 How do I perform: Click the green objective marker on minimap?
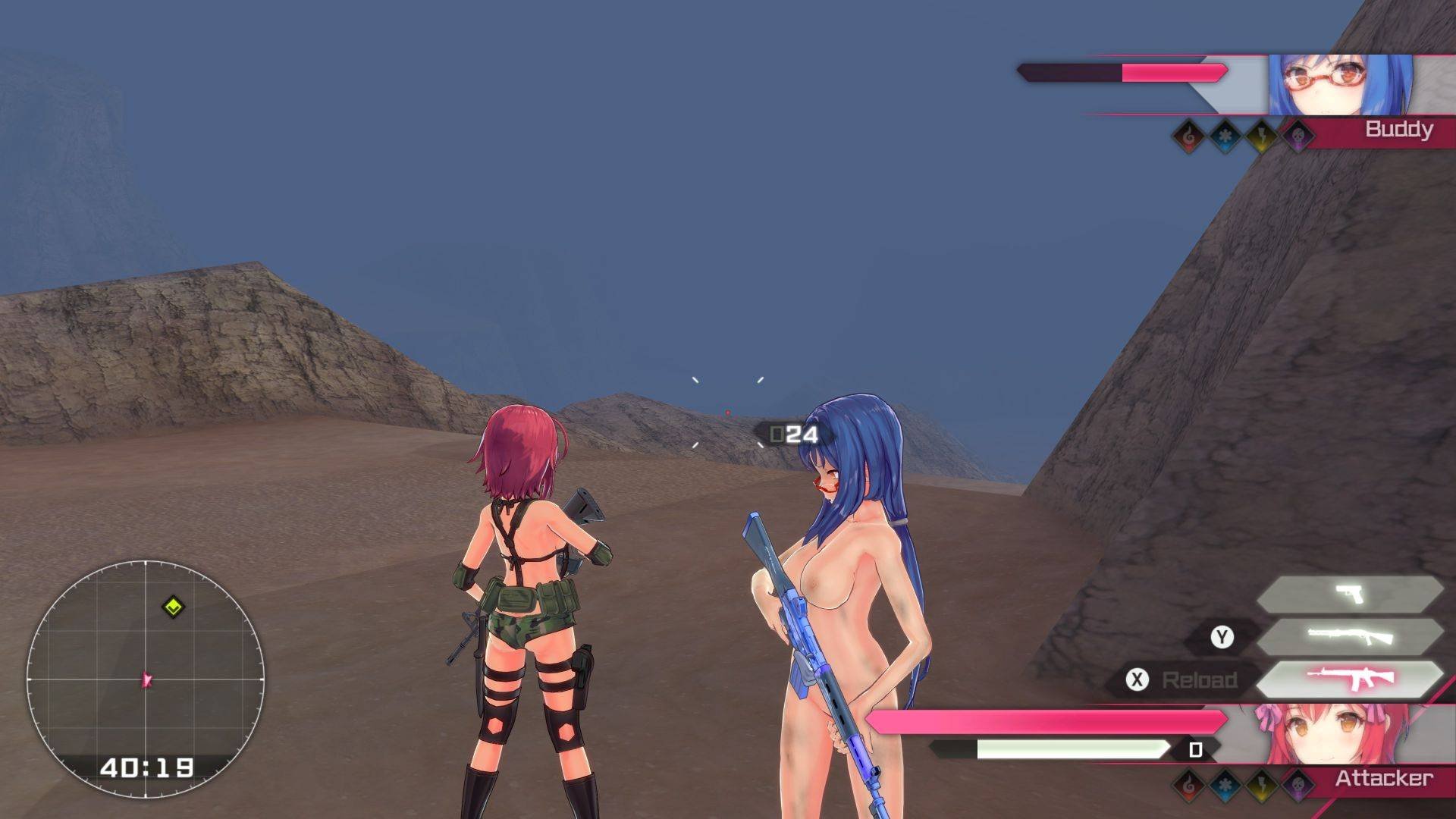(174, 607)
